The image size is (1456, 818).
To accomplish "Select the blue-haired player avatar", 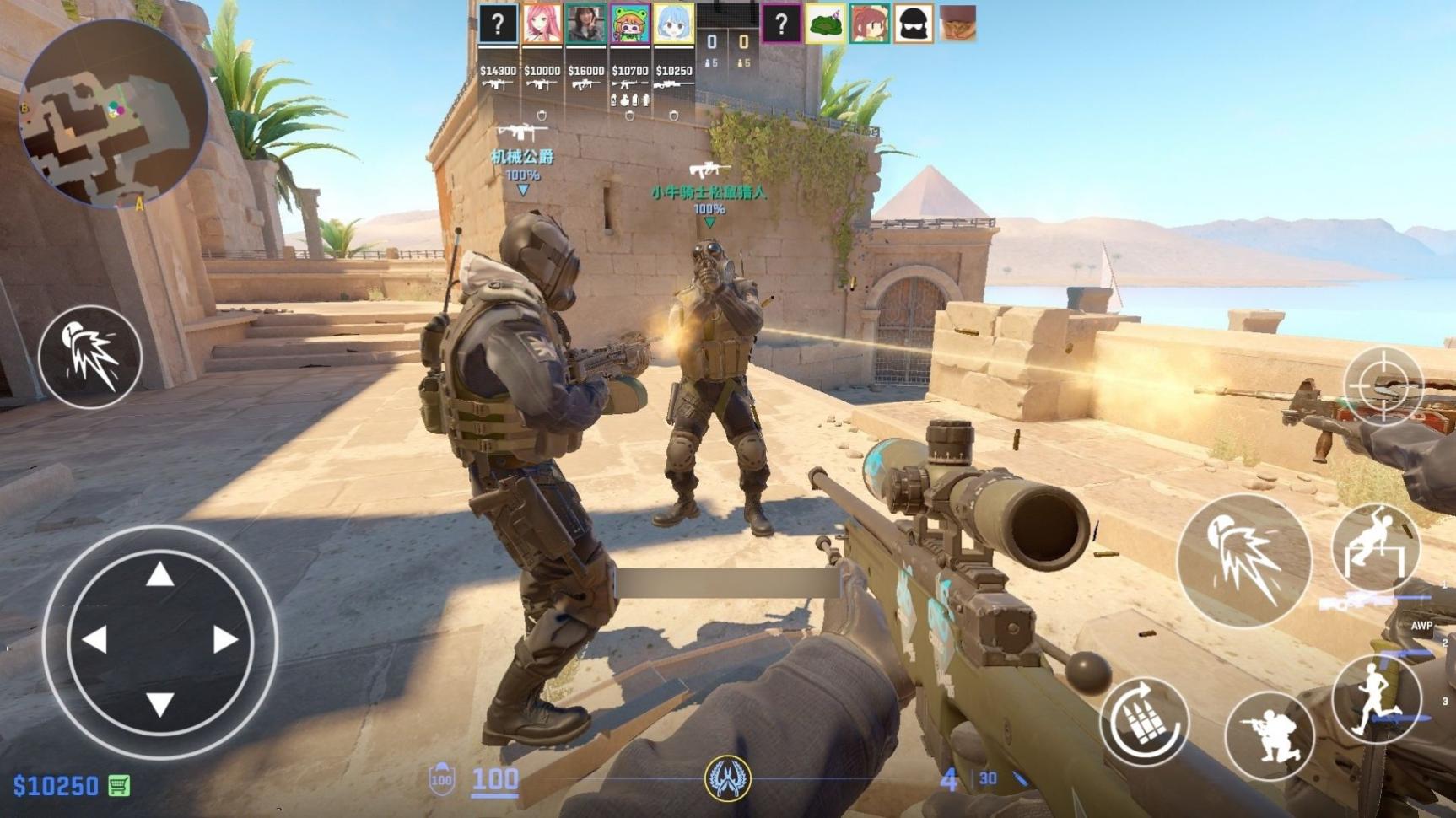I will (673, 24).
